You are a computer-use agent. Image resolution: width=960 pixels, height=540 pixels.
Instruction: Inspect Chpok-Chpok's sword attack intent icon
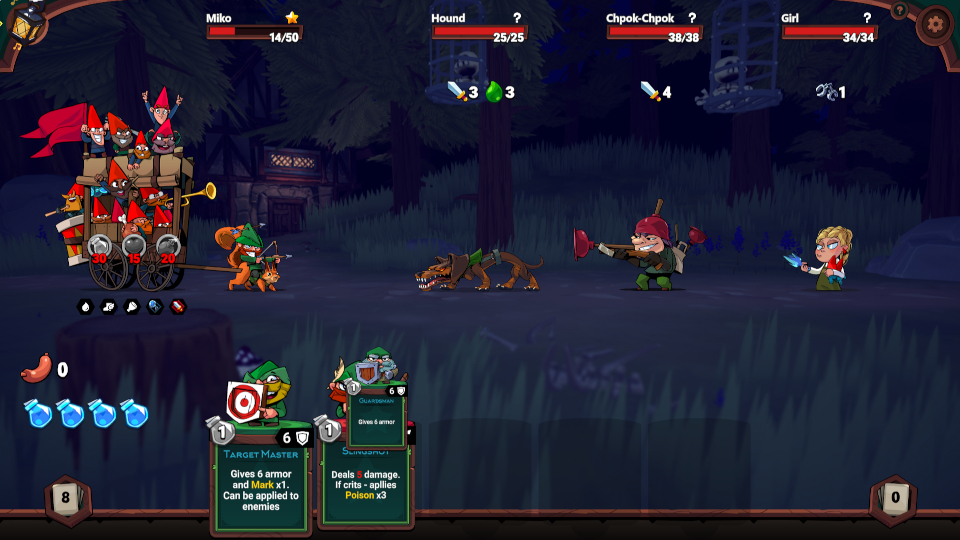point(651,92)
